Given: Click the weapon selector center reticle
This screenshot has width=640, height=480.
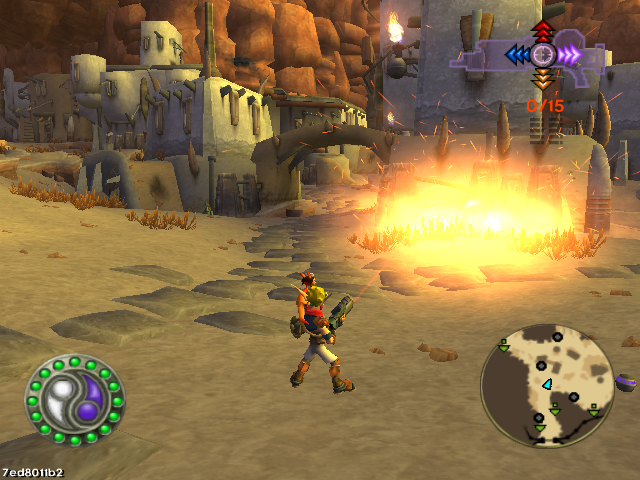Looking at the screenshot, I should pyautogui.click(x=543, y=54).
